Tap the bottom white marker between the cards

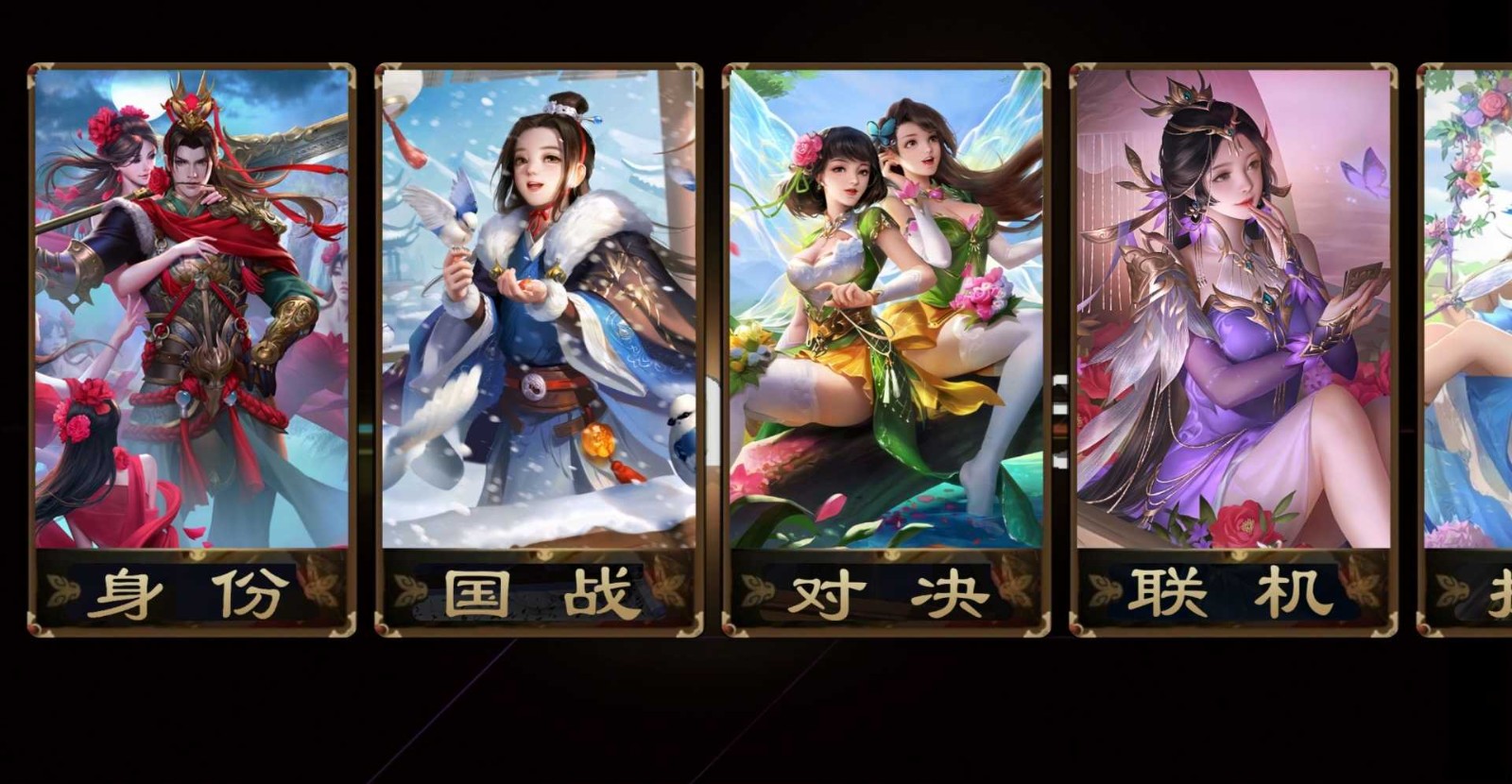tap(1058, 460)
